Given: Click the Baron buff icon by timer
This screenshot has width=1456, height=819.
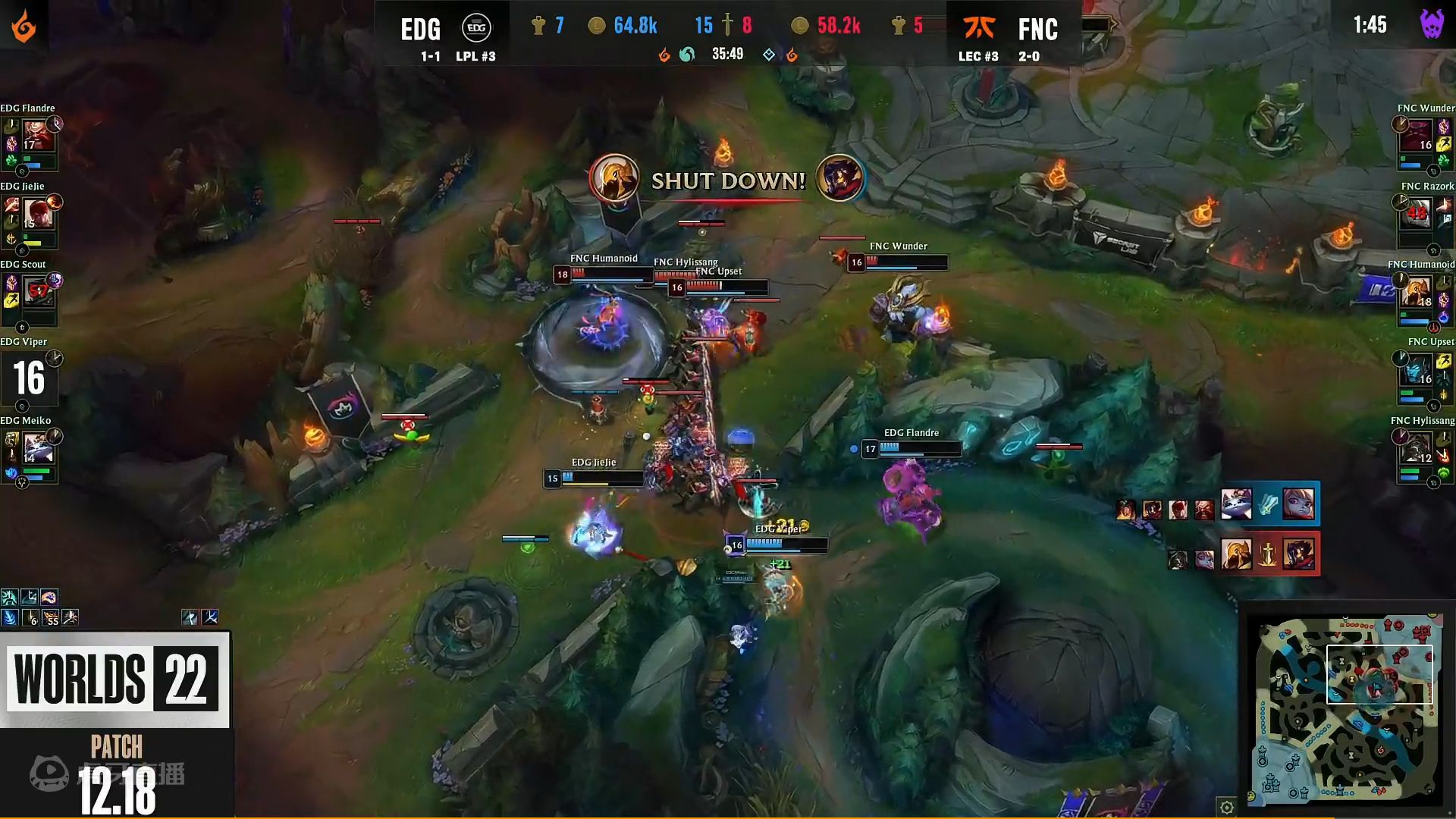Looking at the screenshot, I should [x=1431, y=24].
